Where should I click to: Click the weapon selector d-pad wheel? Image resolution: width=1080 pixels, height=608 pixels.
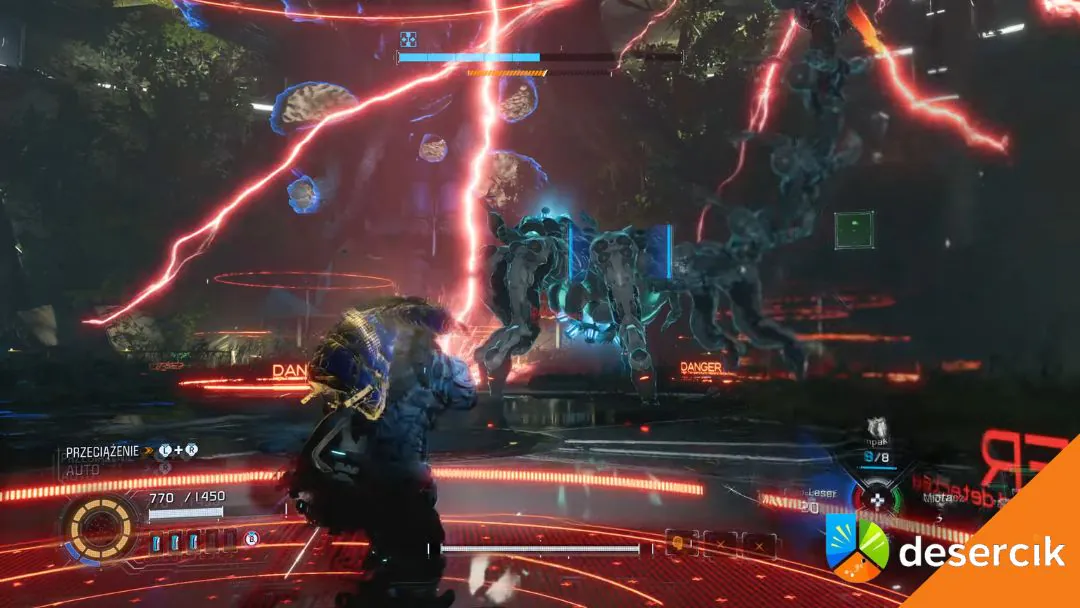[876, 497]
